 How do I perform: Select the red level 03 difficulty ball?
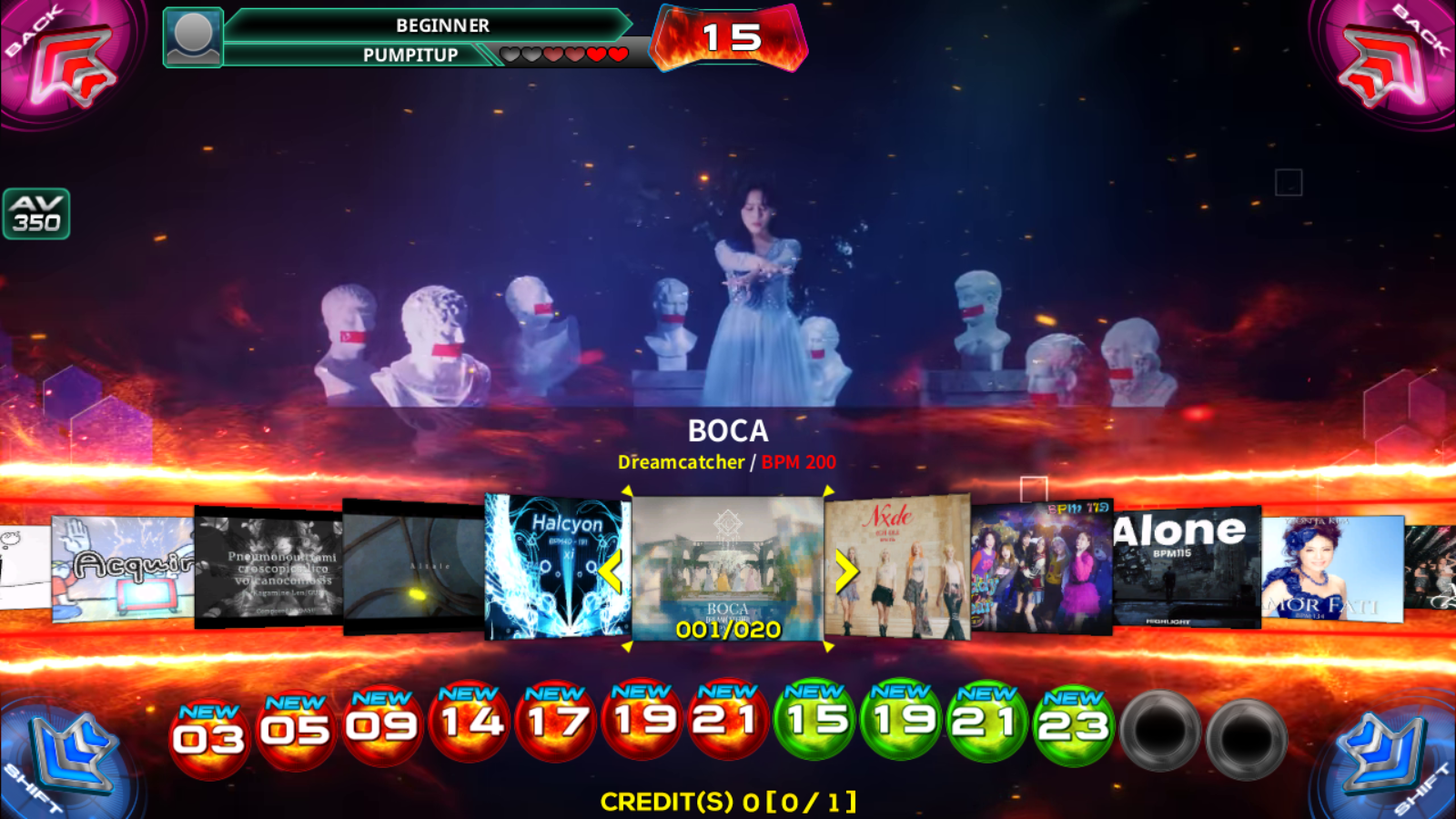click(208, 739)
